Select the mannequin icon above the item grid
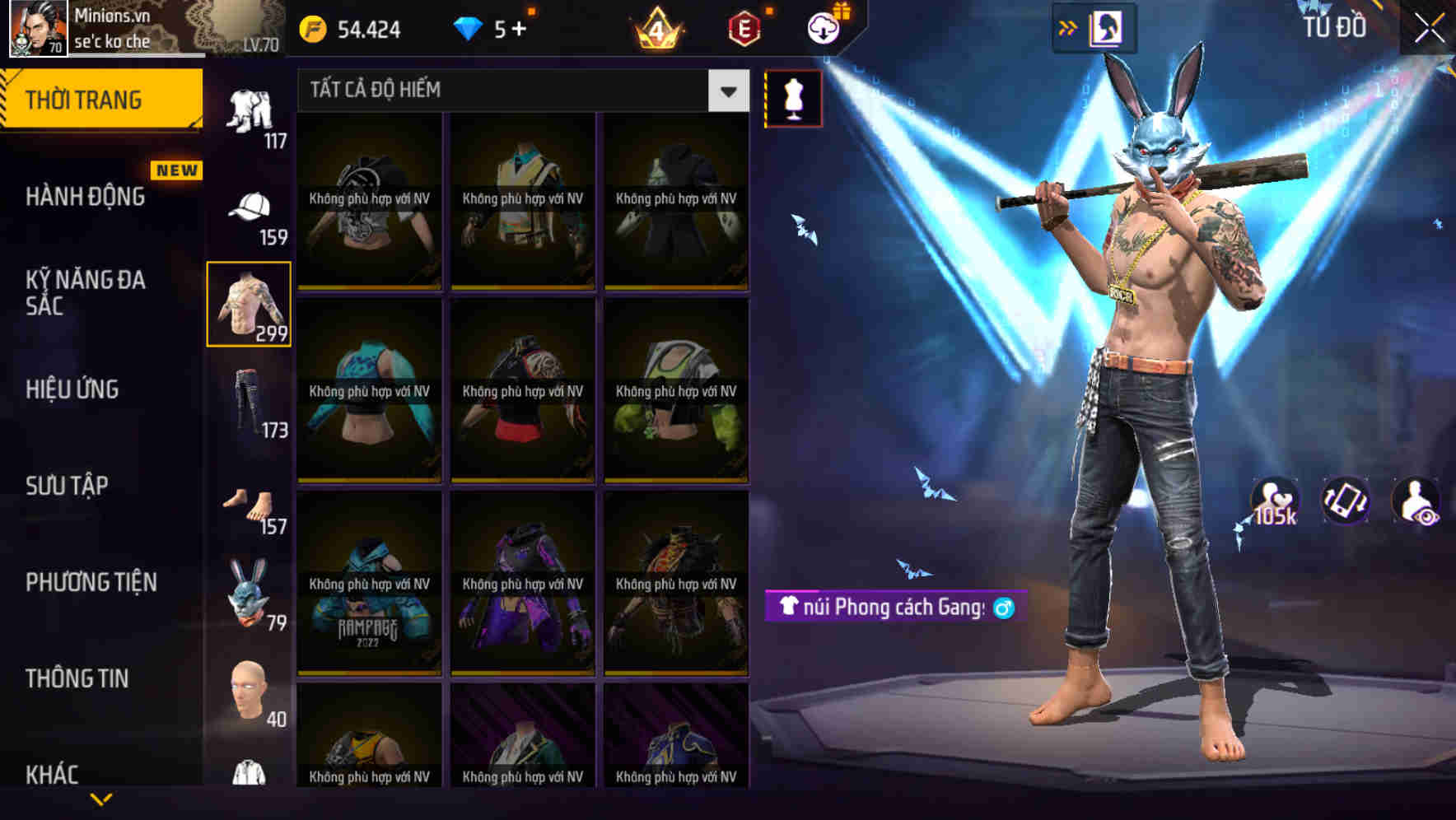This screenshot has width=1456, height=820. point(793,100)
